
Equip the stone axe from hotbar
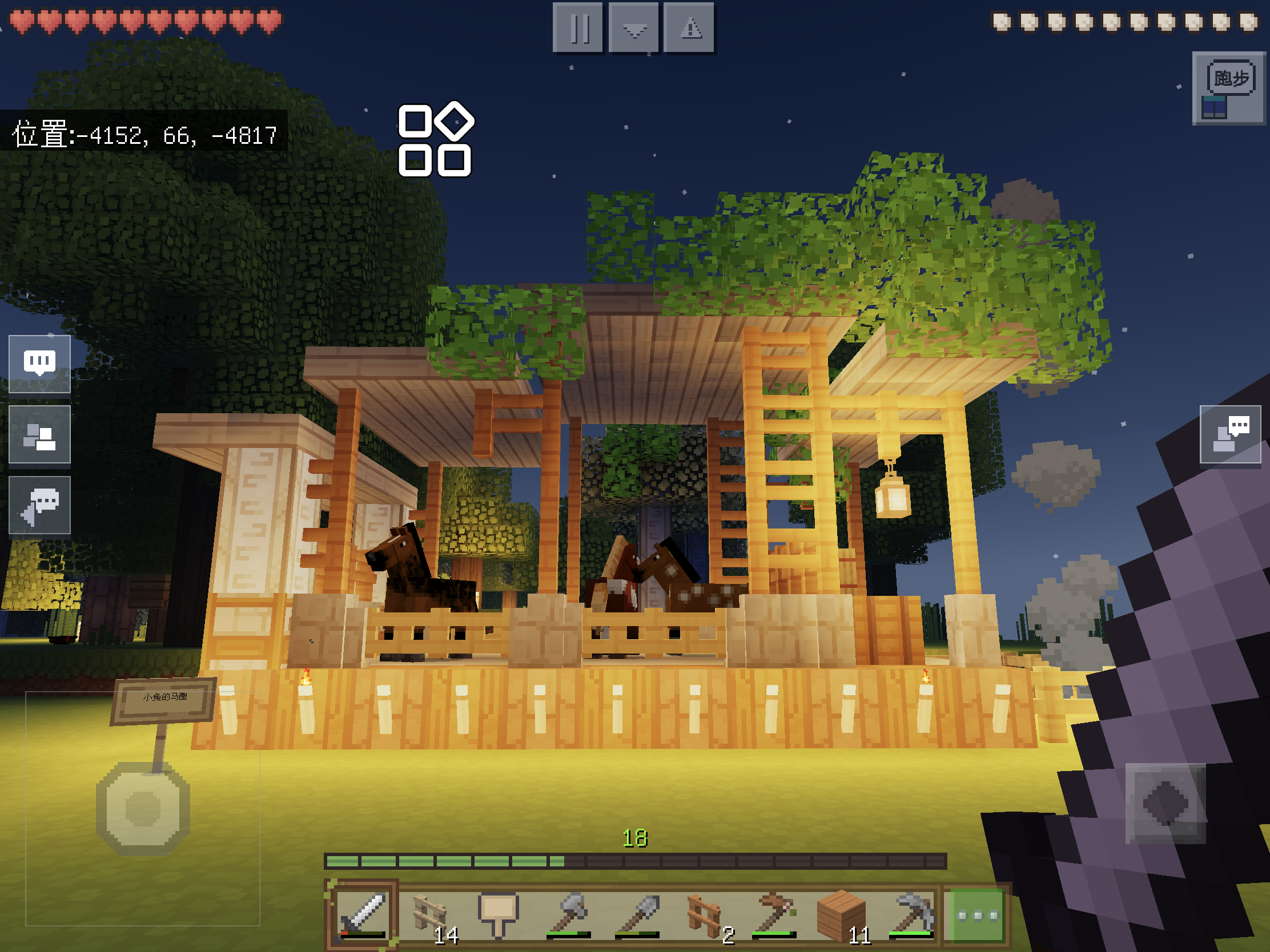(x=568, y=915)
